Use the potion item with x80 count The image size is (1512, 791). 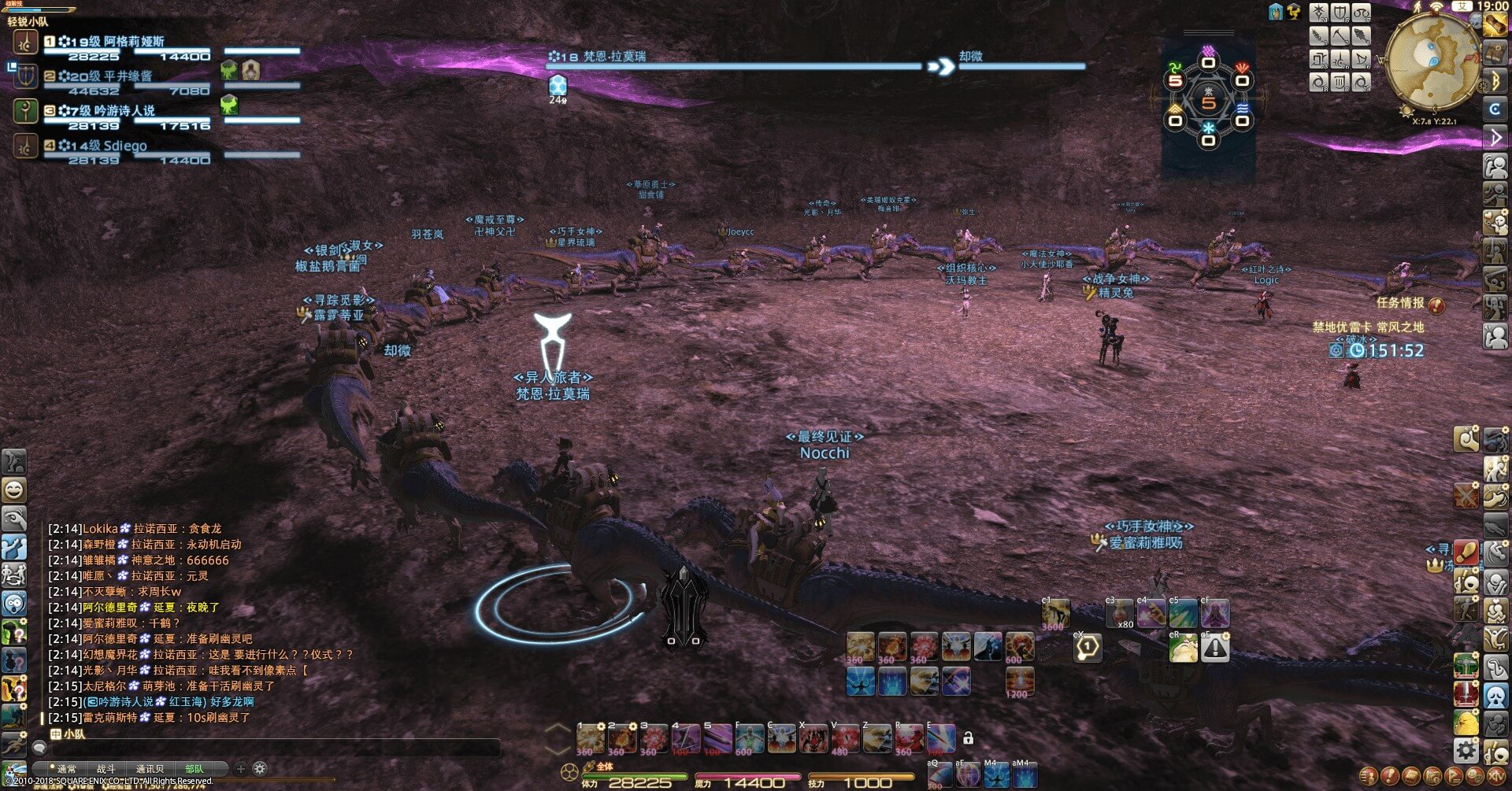(1119, 614)
